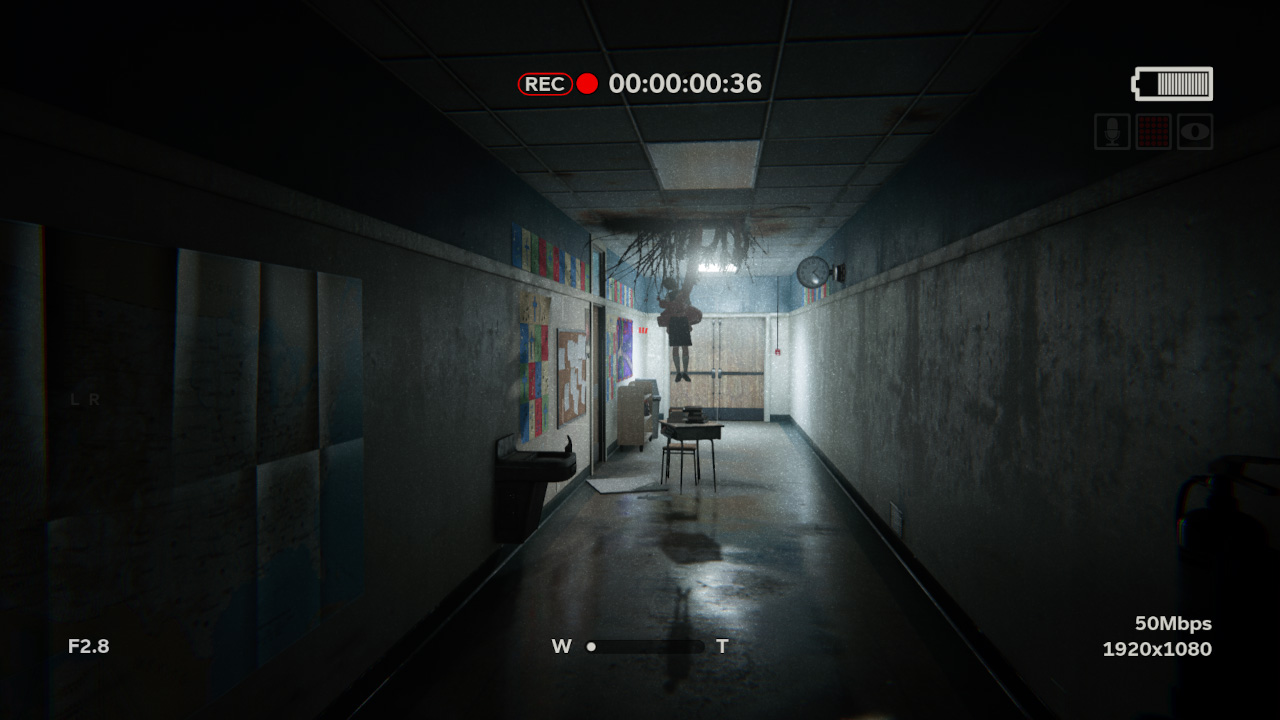Viewport: 1280px width, 720px height.
Task: Click the L R audio channel indicator
Action: [83, 398]
